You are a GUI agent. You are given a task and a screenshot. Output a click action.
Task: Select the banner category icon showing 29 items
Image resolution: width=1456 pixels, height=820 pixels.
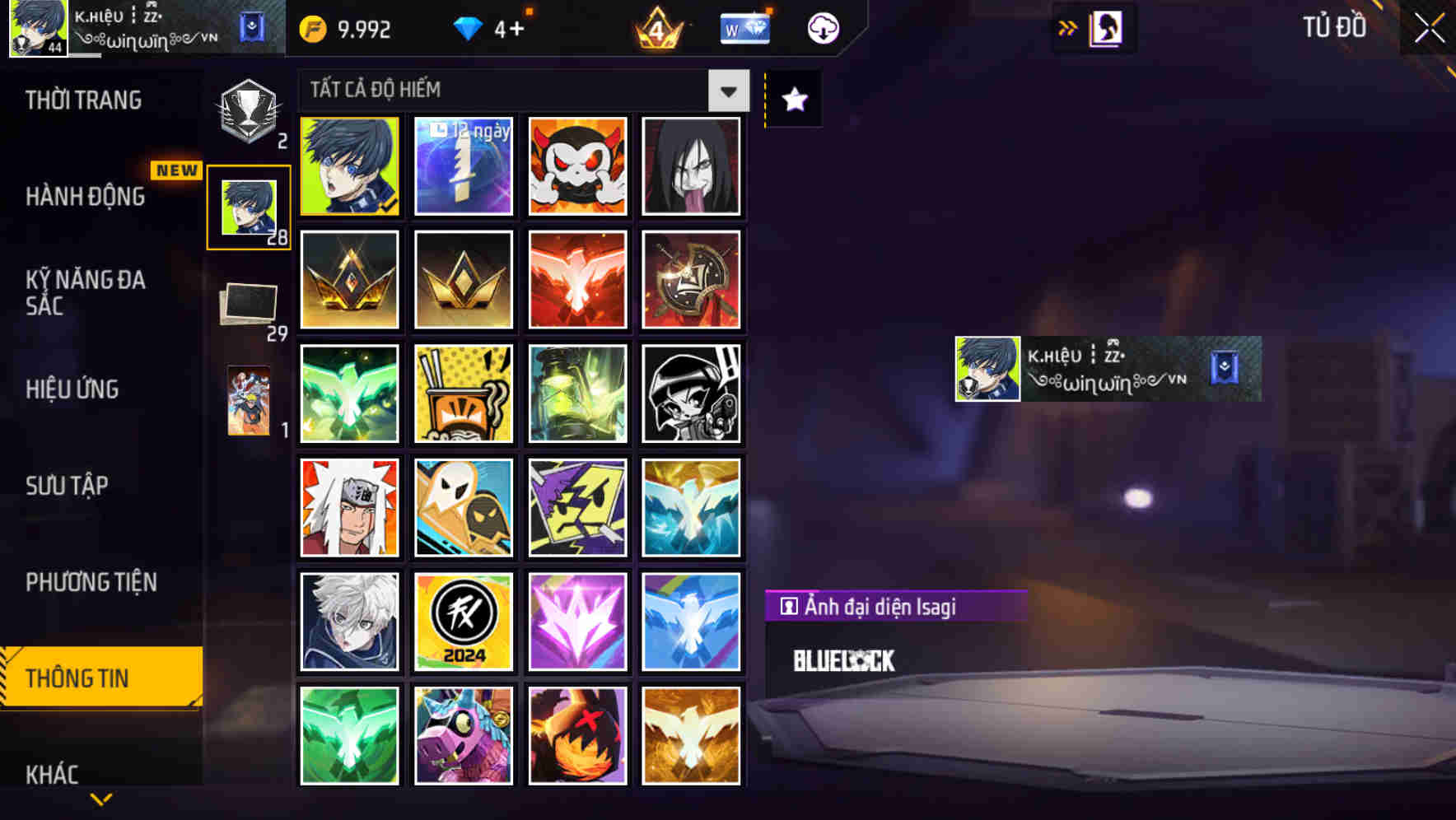coord(247,302)
